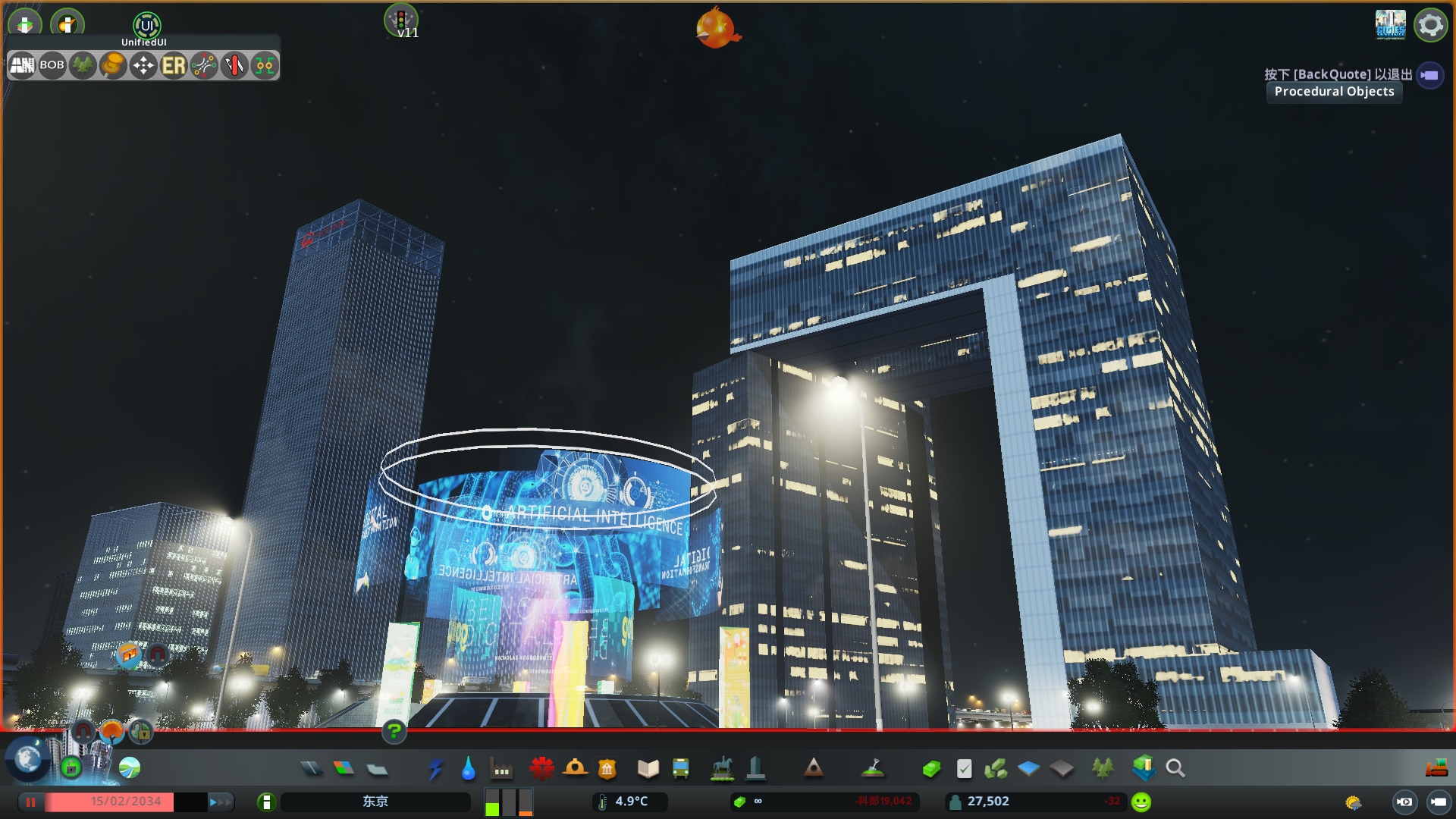The image size is (1456, 819).
Task: Open the BOB replacer mod panel
Action: 51,66
